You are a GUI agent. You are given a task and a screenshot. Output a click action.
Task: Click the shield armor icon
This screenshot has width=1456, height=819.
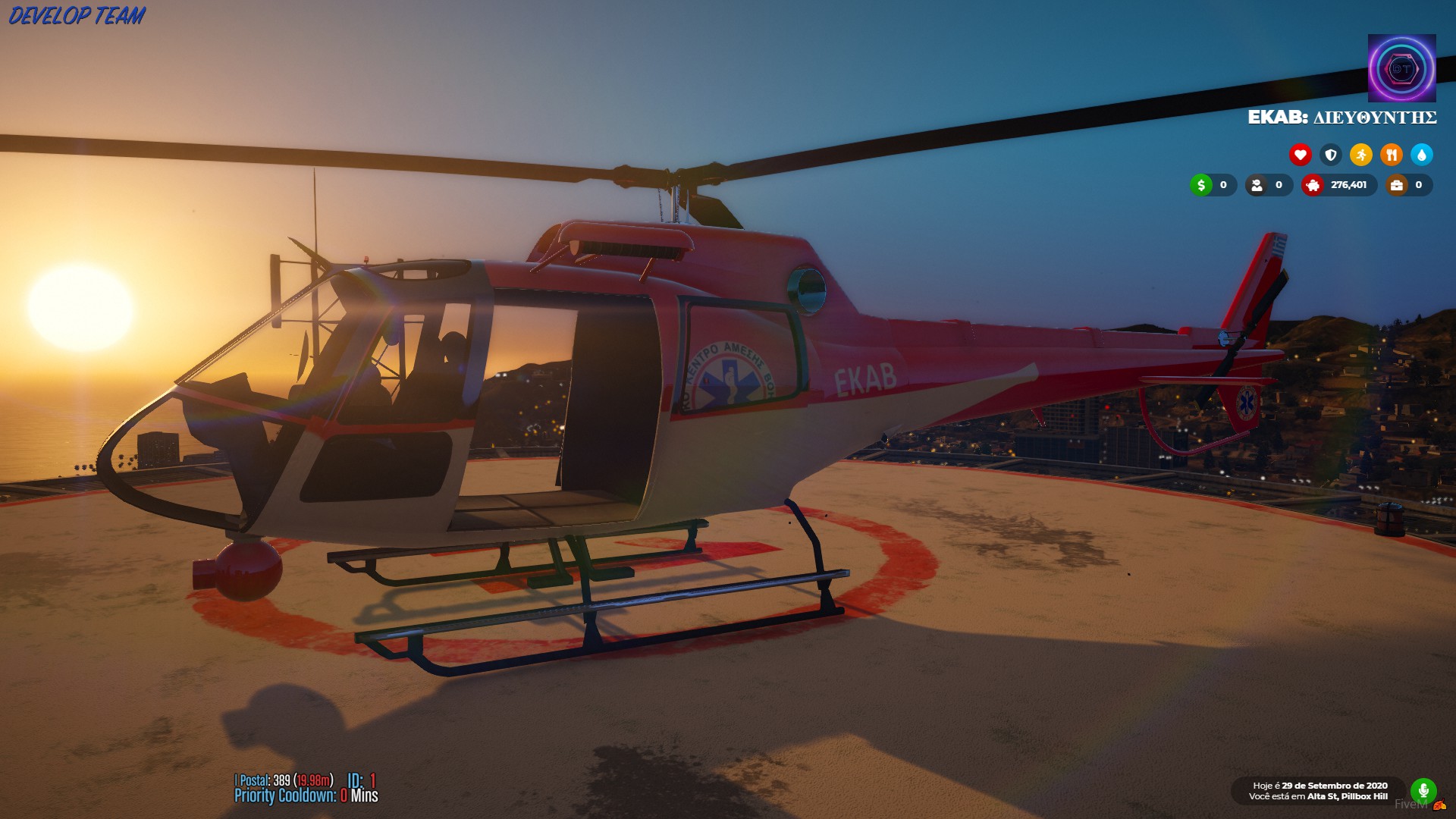coord(1331,154)
